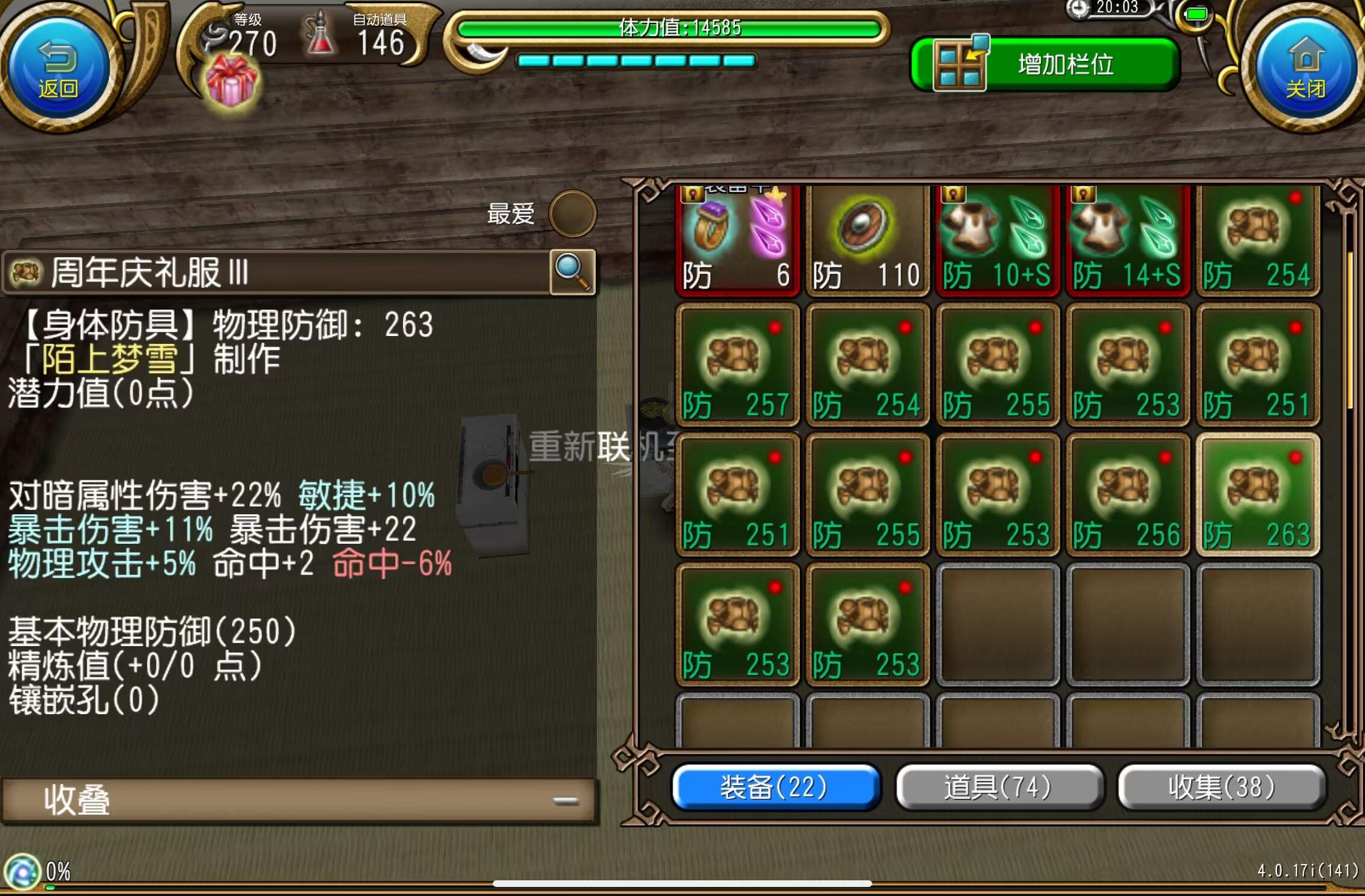Open the gift box icon below the level display
This screenshot has height=896, width=1365.
click(231, 78)
